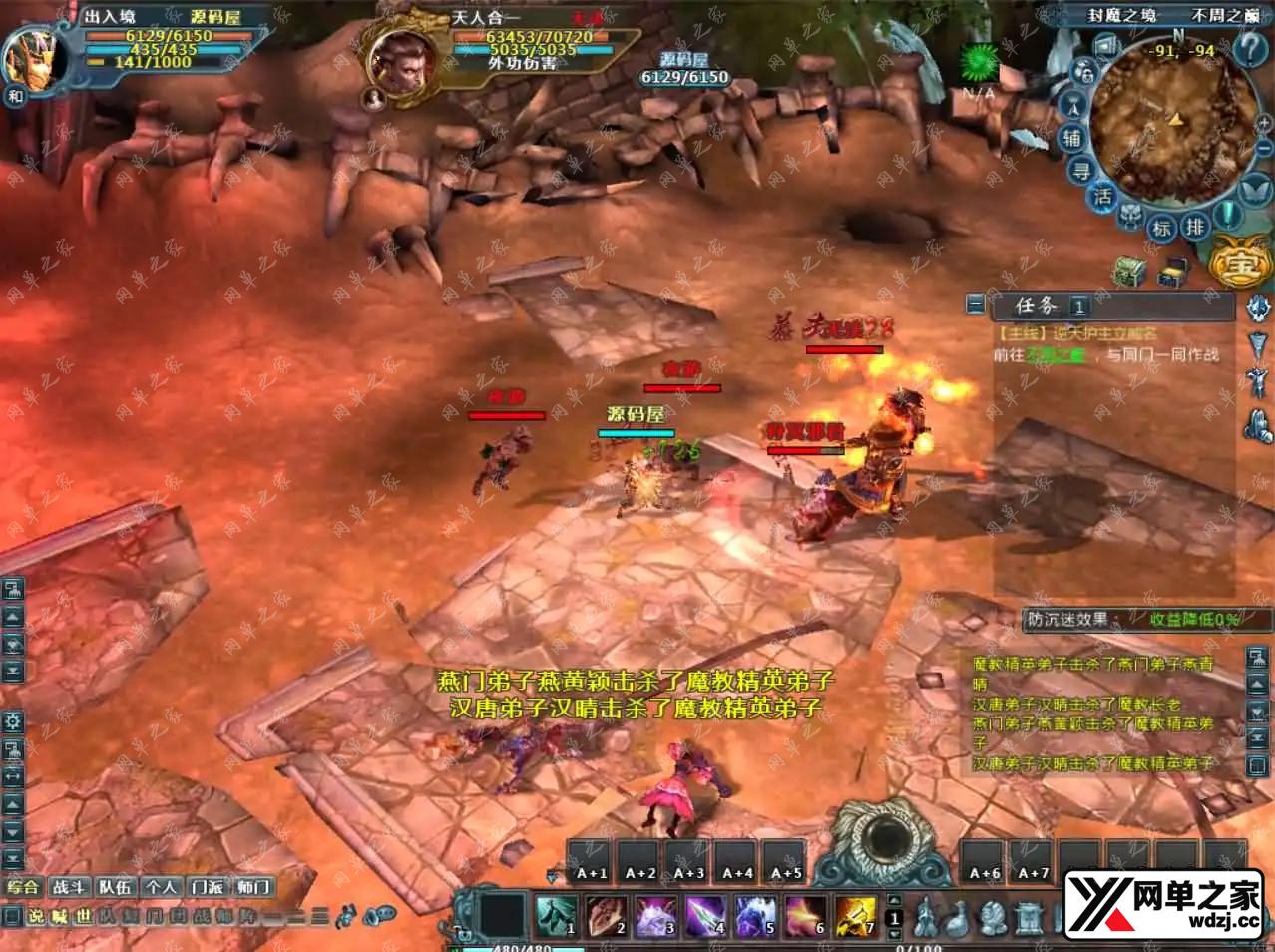1275x952 pixels.
Task: Activate skill in hotbar slot 1
Action: 557,915
